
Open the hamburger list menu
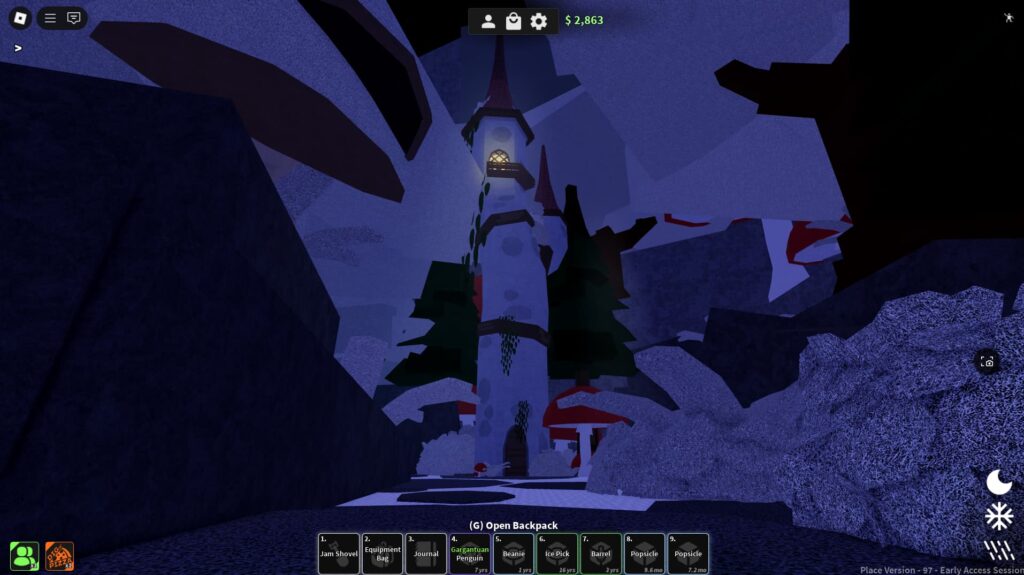click(x=50, y=18)
